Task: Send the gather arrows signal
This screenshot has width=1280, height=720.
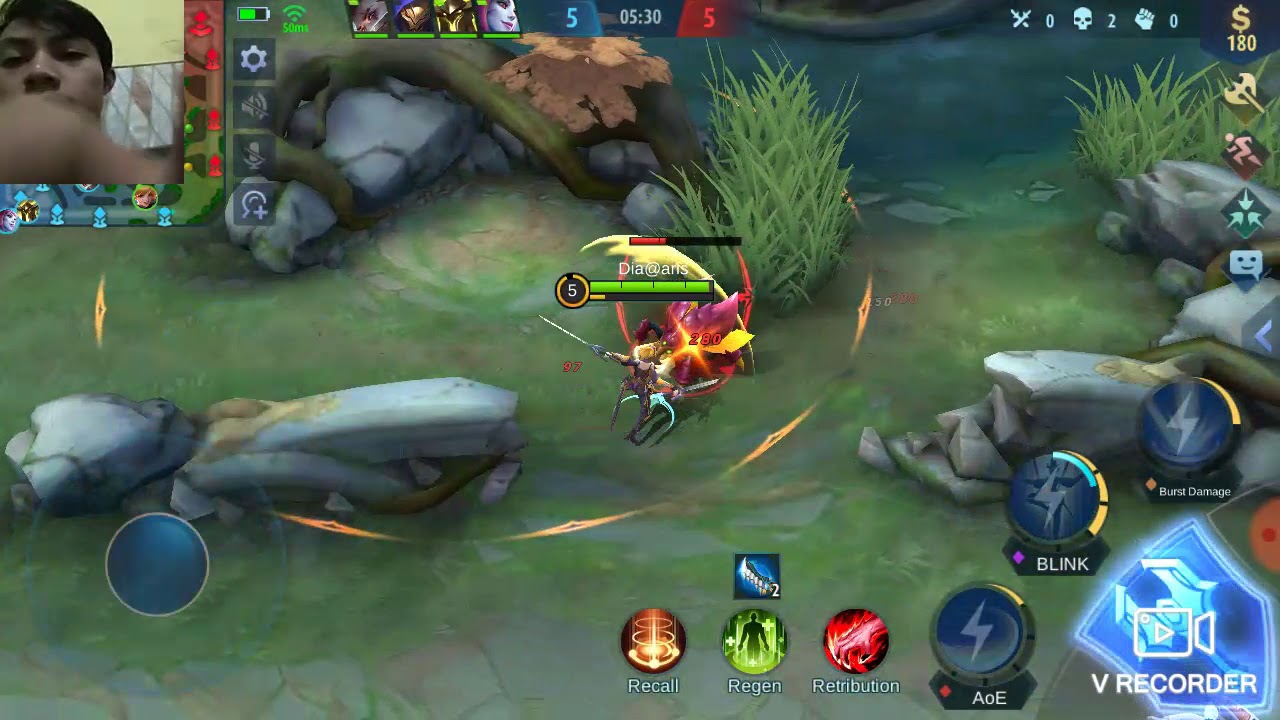Action: [x=1244, y=212]
